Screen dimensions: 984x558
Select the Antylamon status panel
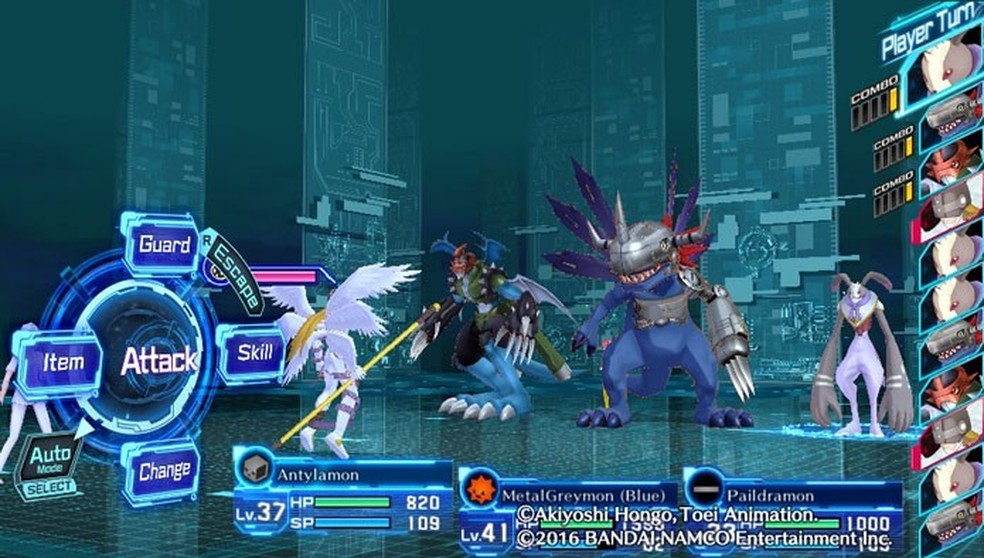point(343,495)
